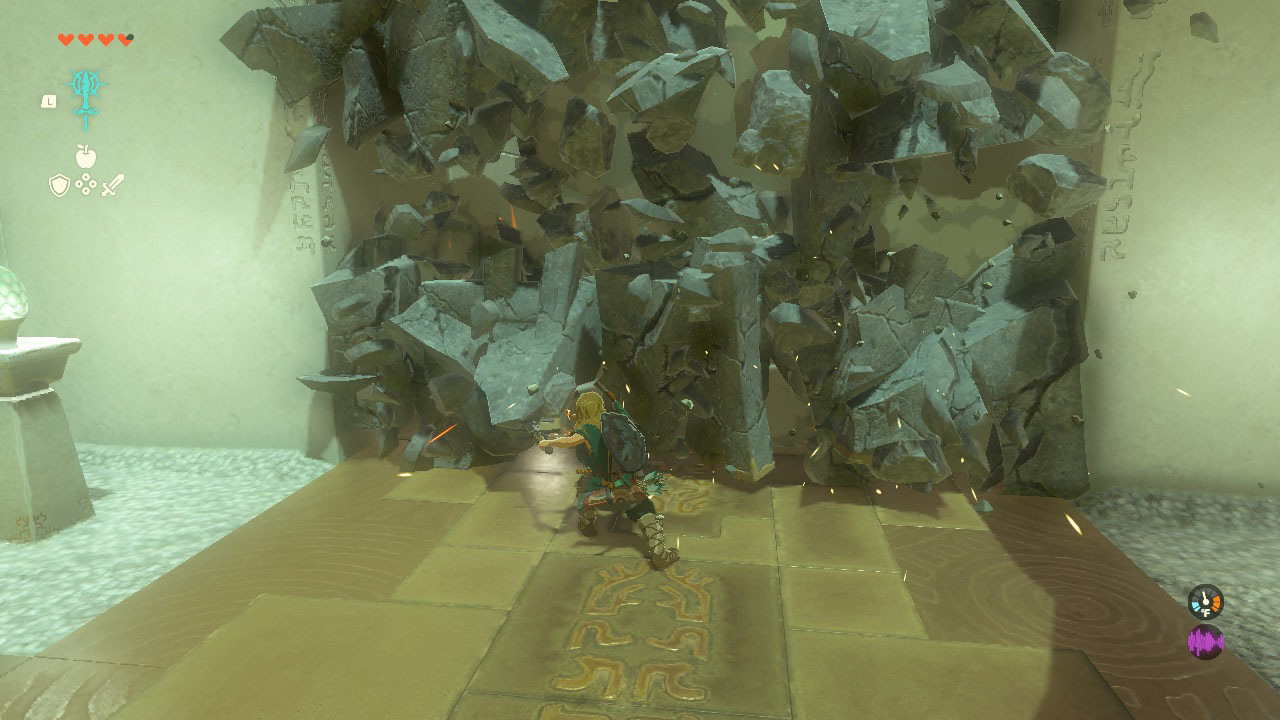Click the second heart container
Image resolution: width=1280 pixels, height=720 pixels.
click(x=84, y=39)
